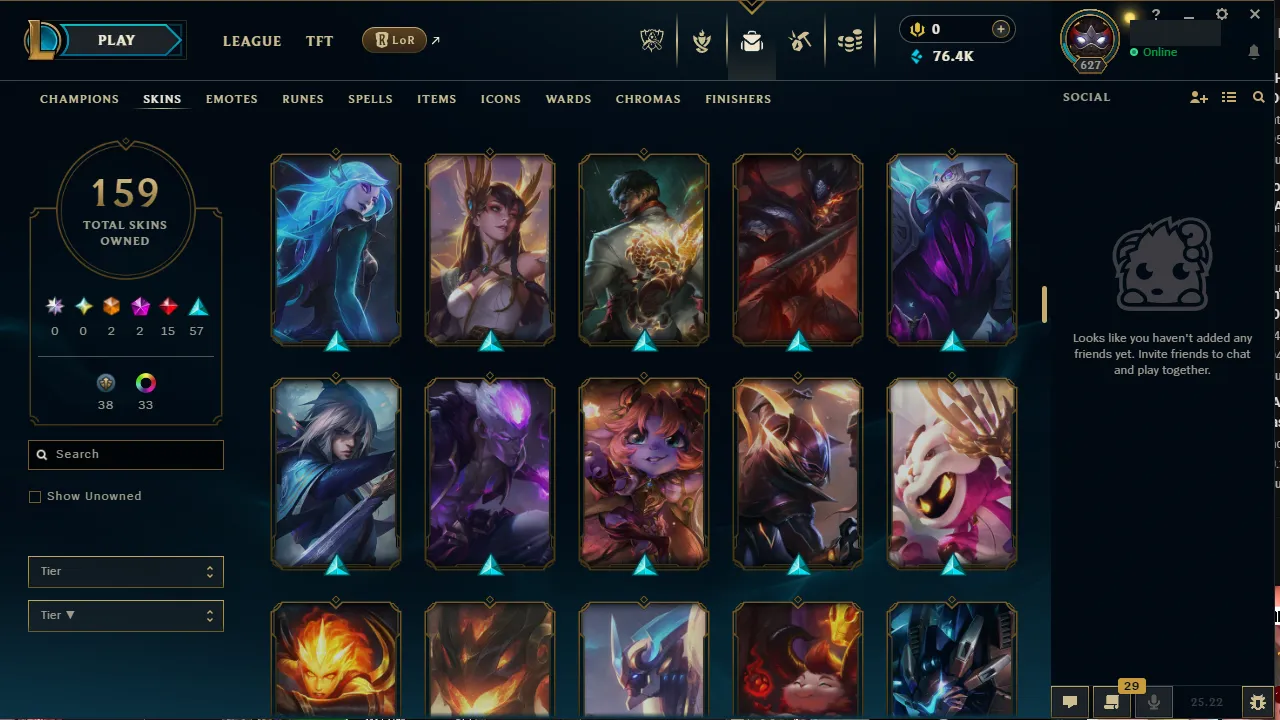Image resolution: width=1280 pixels, height=720 pixels.
Task: Open the first Tier filter dropdown
Action: coord(125,571)
